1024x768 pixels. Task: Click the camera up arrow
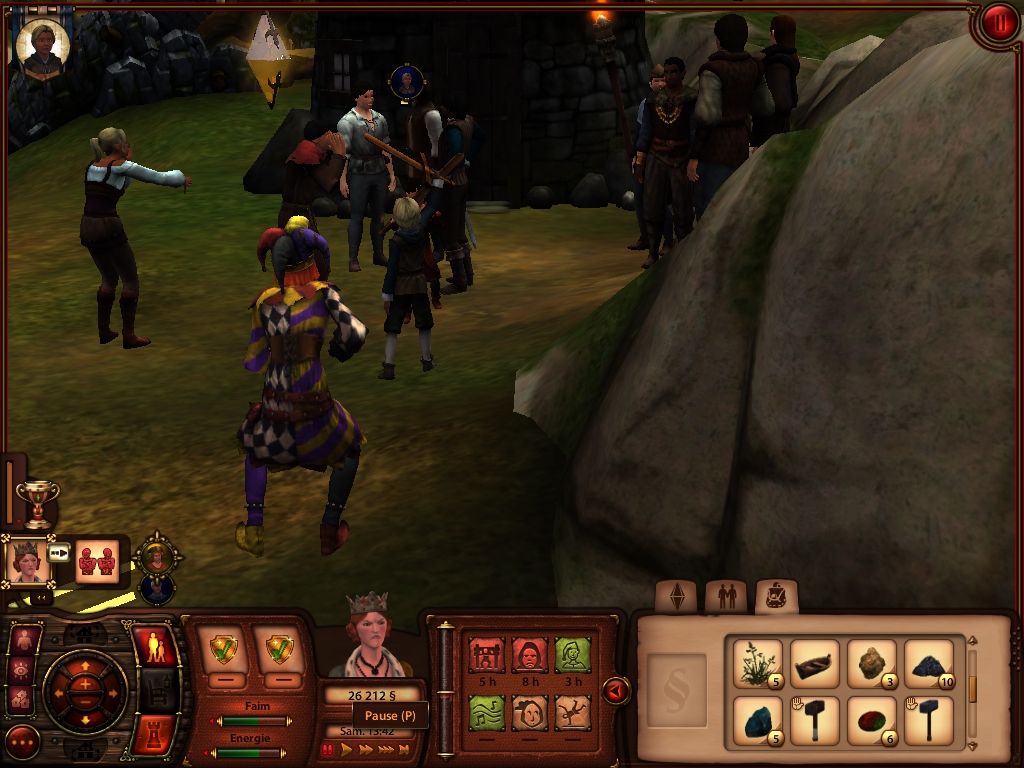85,664
